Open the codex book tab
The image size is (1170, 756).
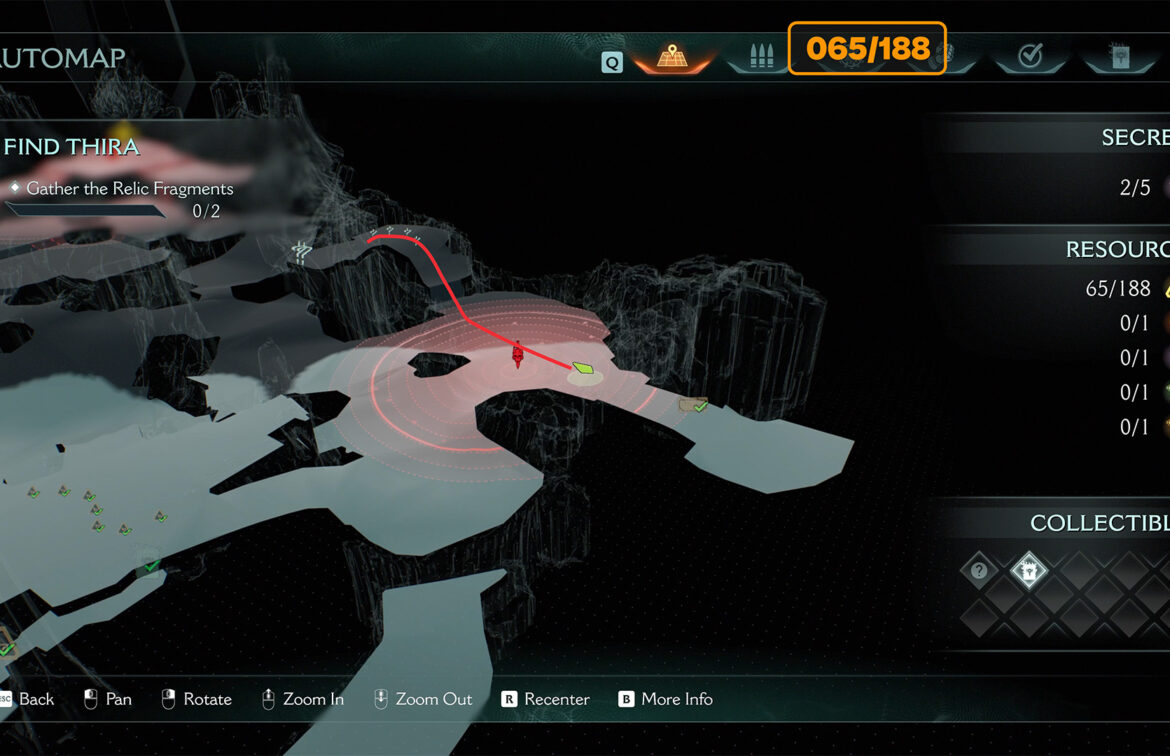(1118, 57)
